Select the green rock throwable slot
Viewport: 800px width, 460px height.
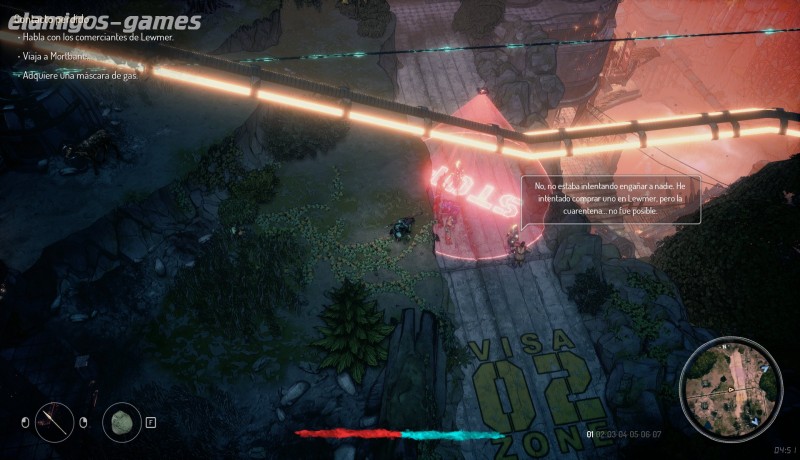(x=122, y=421)
